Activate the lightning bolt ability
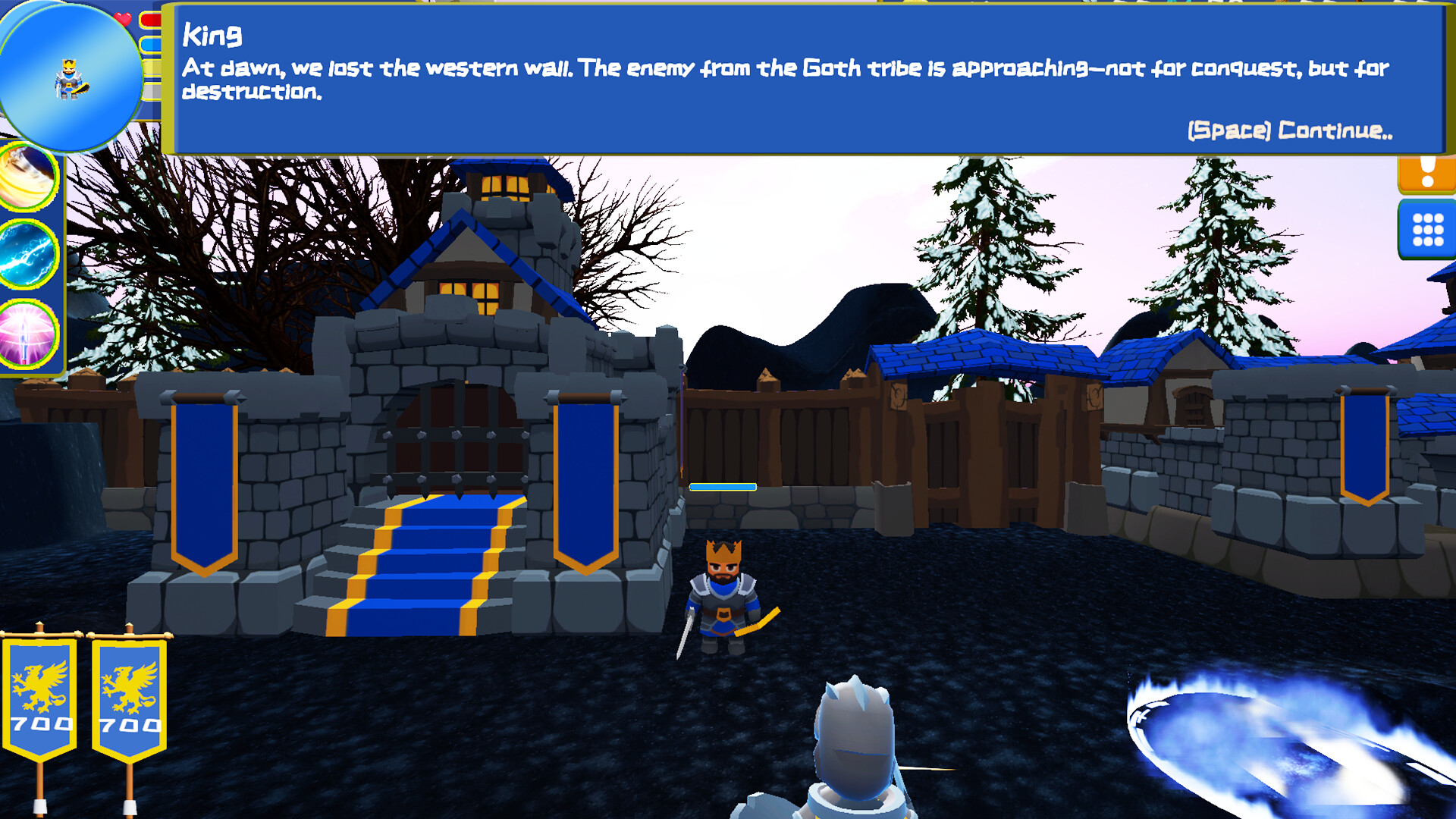This screenshot has height=819, width=1456. 25,255
